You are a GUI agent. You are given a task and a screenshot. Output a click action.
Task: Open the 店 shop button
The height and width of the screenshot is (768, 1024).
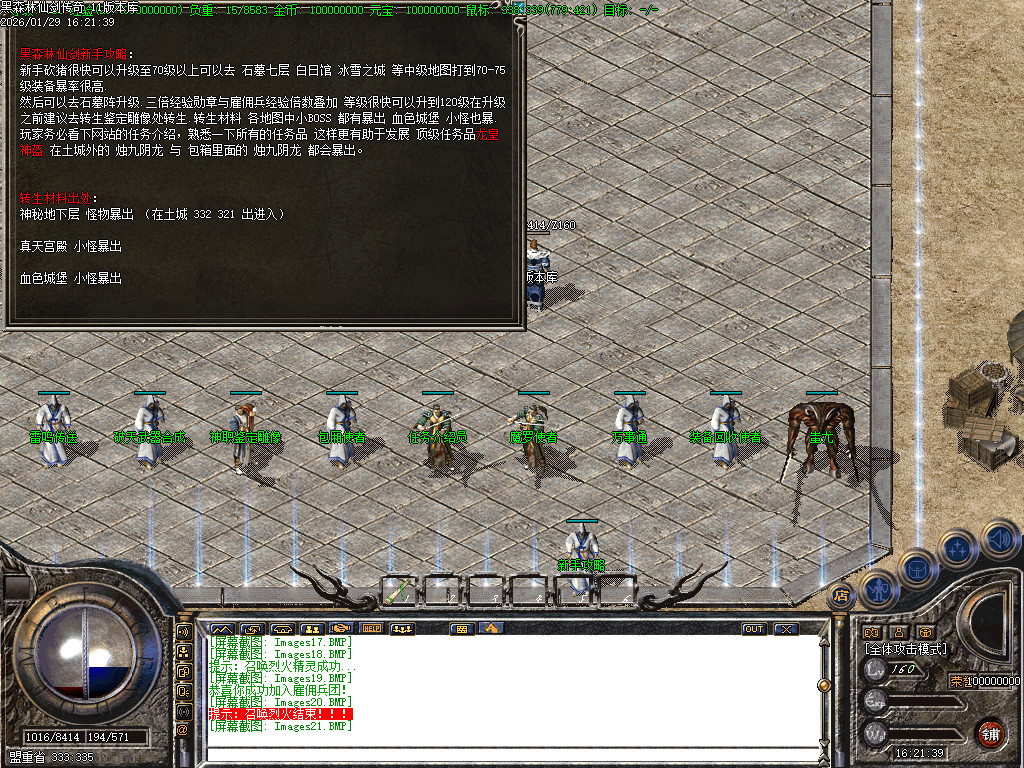coord(840,596)
